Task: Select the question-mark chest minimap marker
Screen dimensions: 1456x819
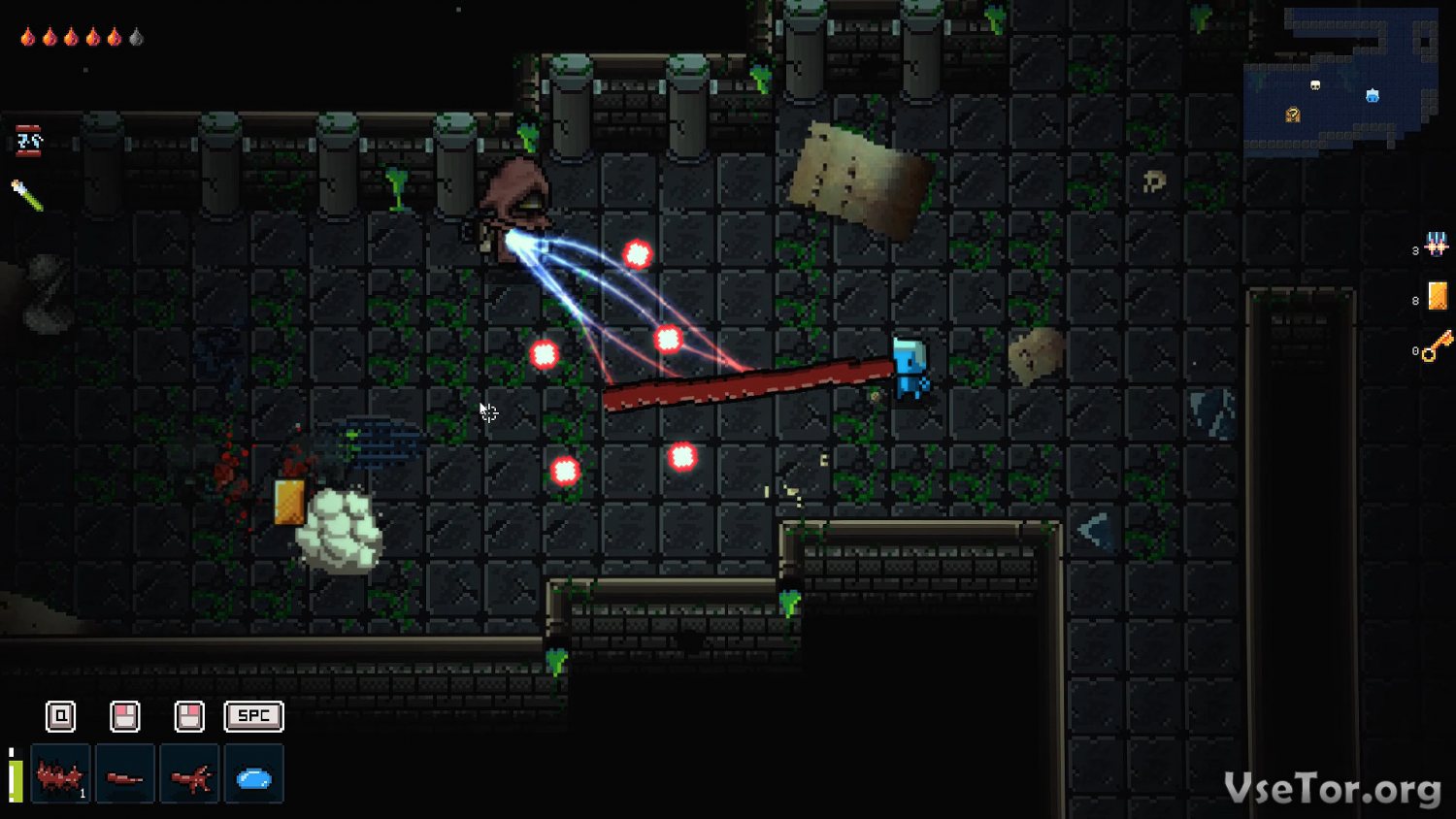Action: click(1293, 115)
